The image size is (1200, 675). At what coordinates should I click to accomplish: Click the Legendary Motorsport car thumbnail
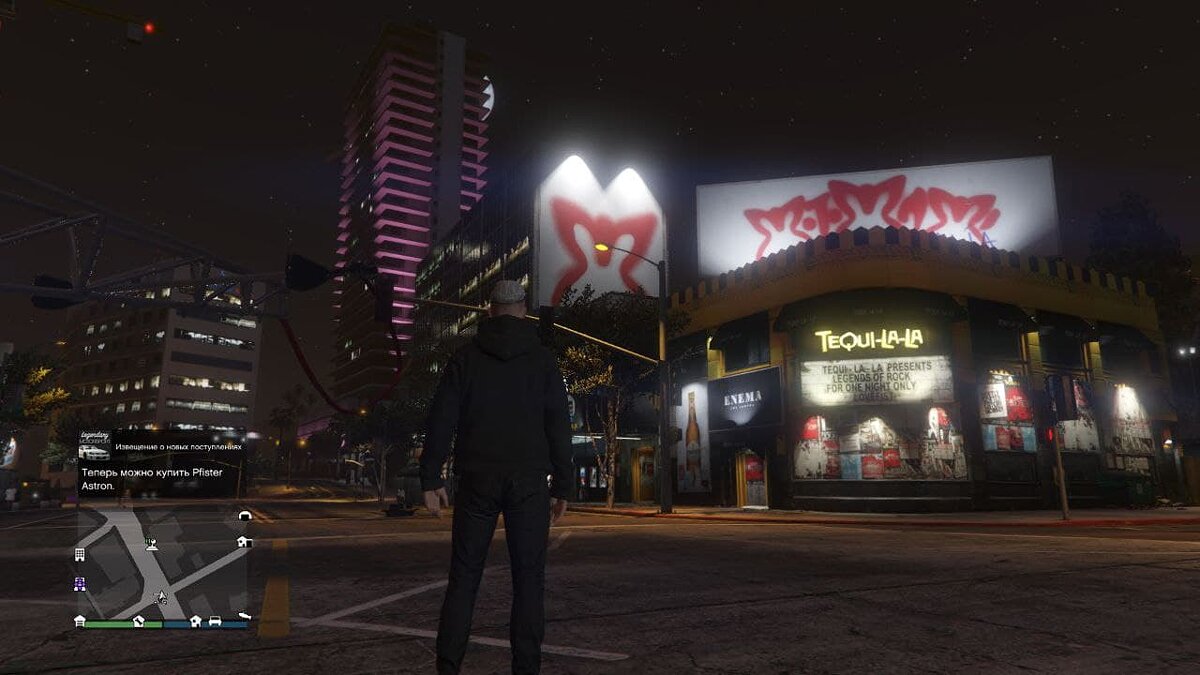pyautogui.click(x=94, y=452)
